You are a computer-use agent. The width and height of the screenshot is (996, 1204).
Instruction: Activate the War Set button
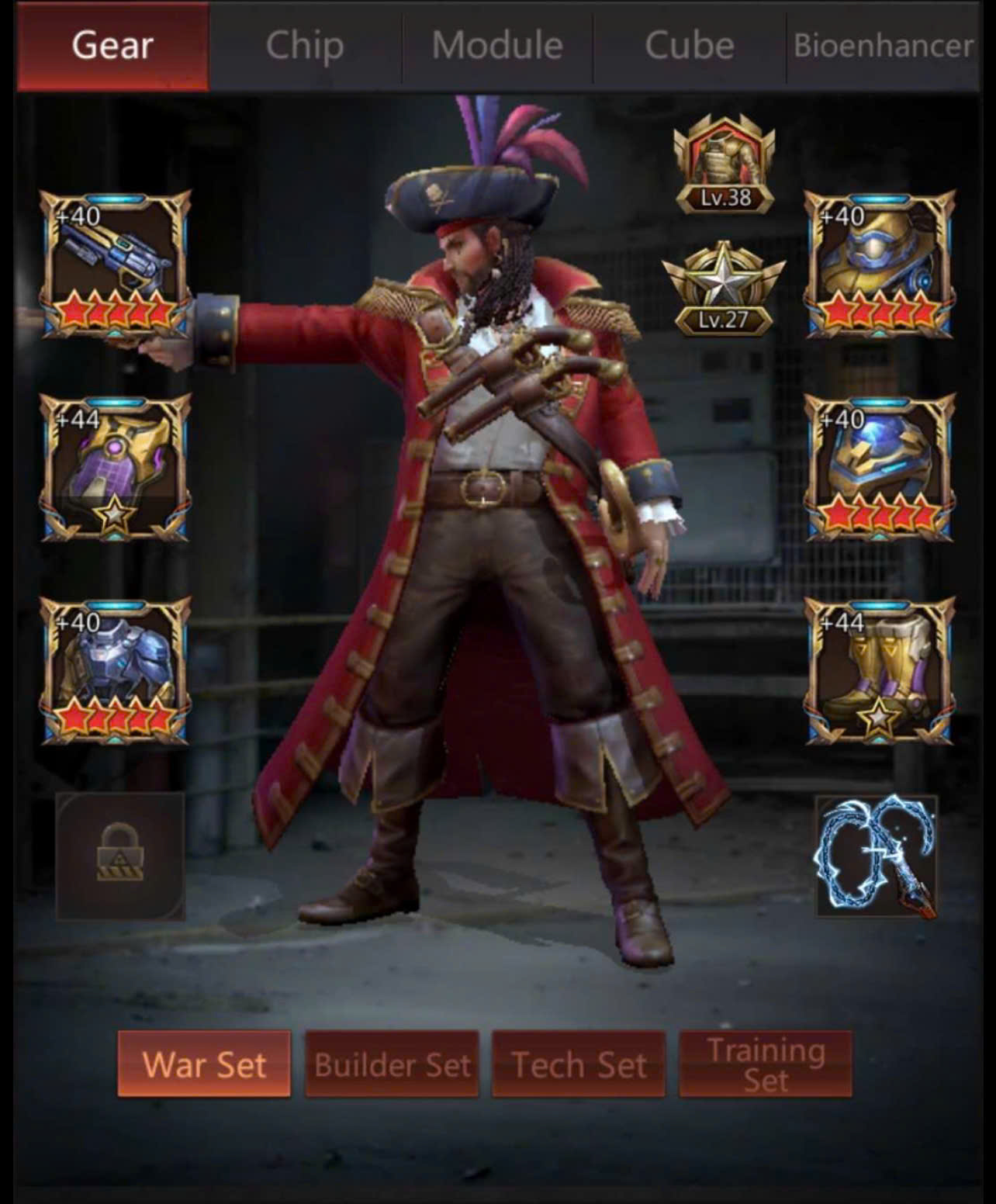204,1064
